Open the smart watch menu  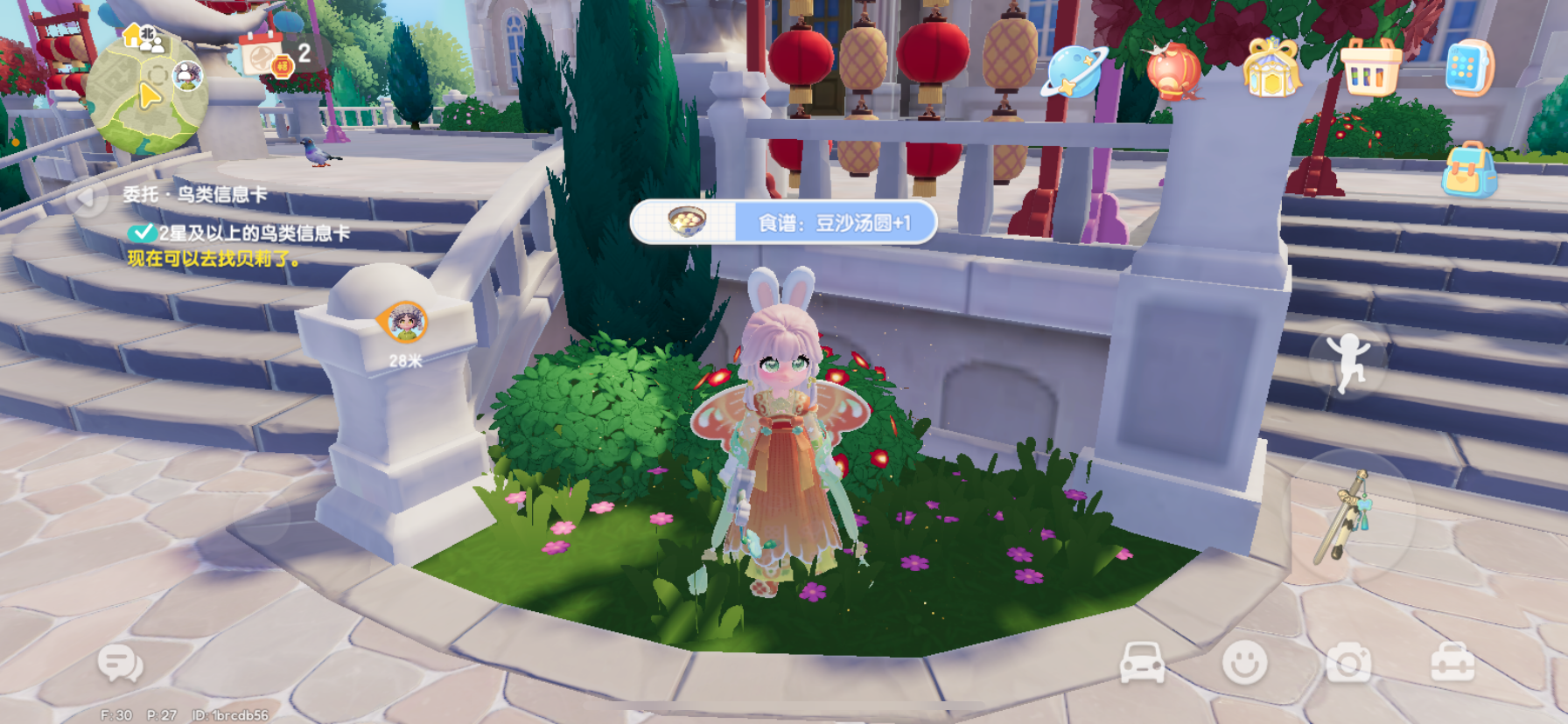click(x=1468, y=64)
